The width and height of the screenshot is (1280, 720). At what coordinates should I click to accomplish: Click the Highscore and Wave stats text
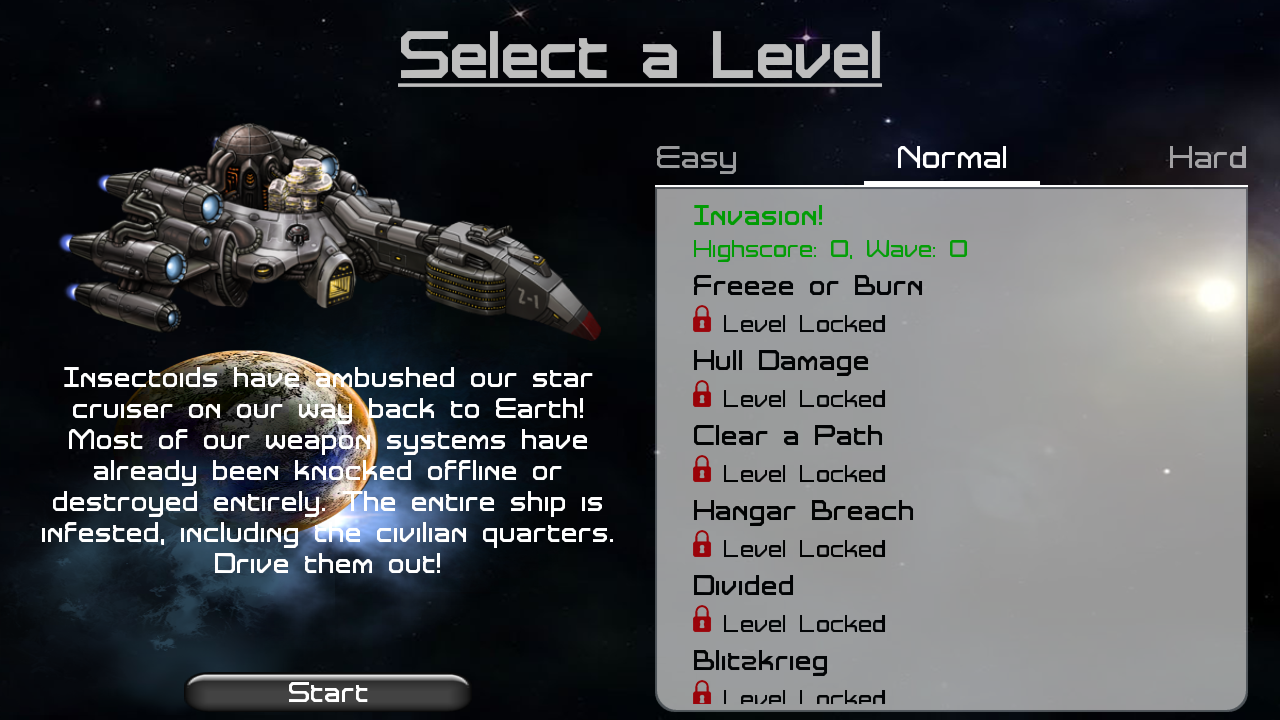829,249
